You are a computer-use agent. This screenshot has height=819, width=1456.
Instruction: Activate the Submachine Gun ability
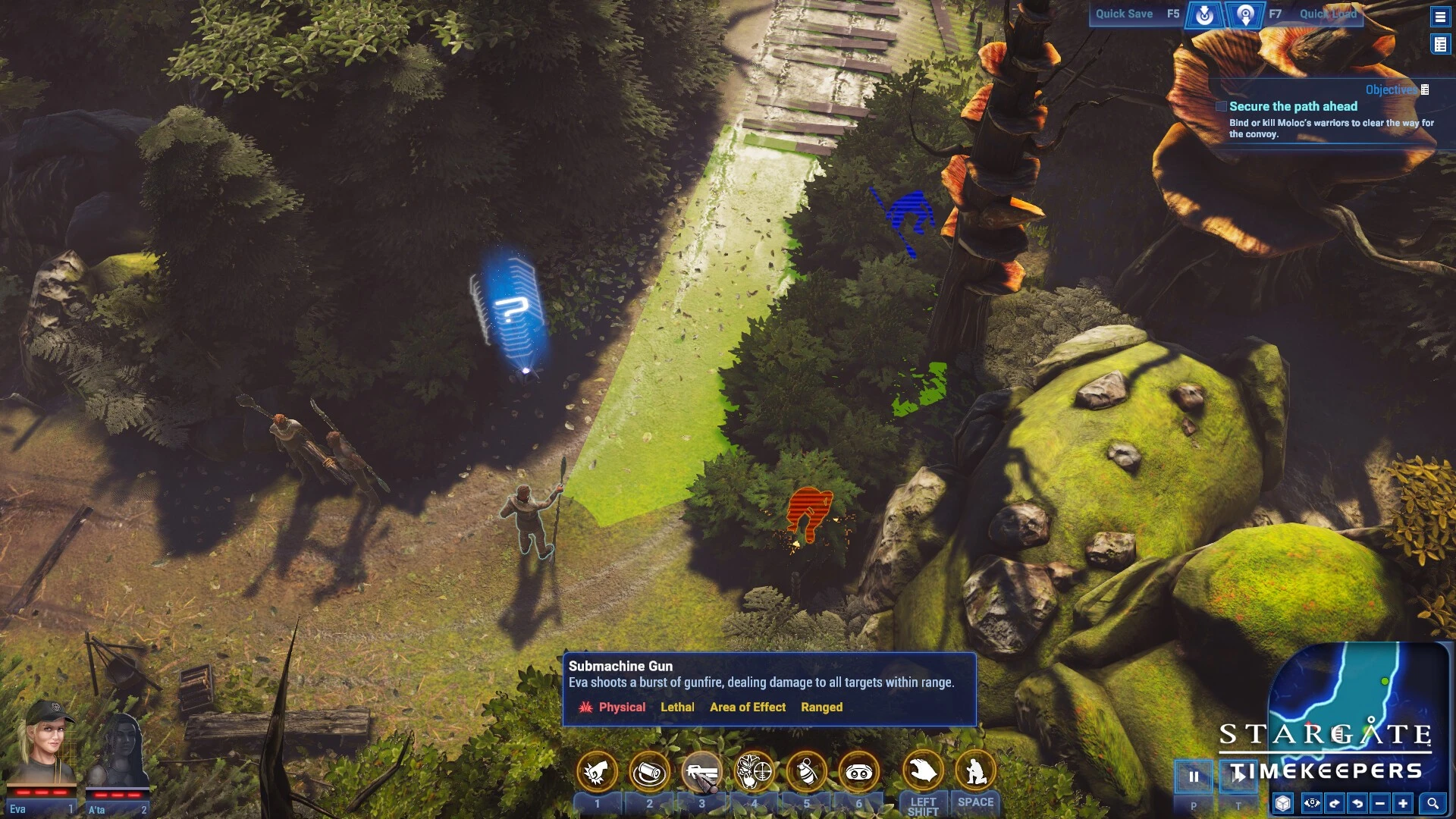pyautogui.click(x=701, y=772)
